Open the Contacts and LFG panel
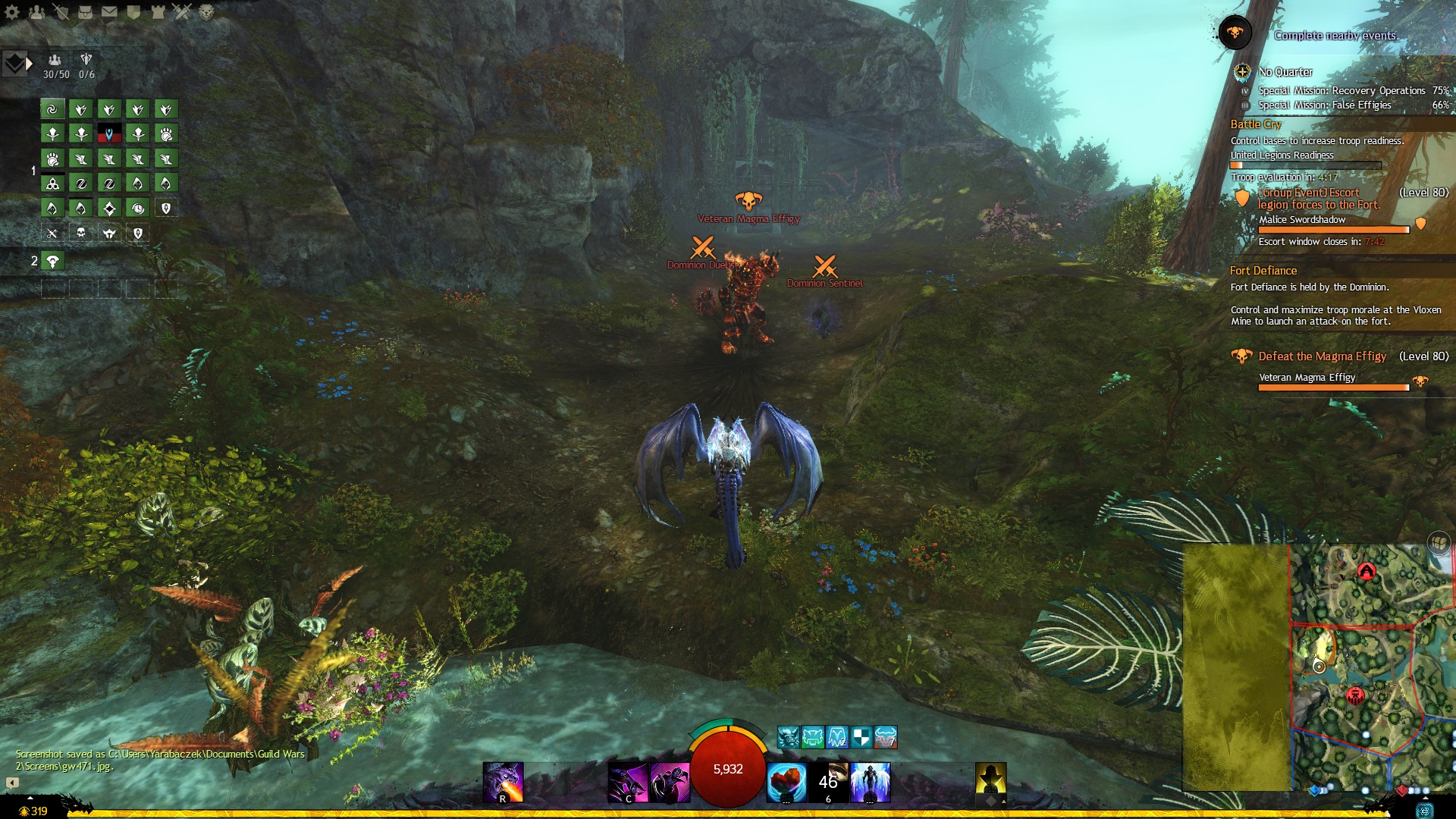The height and width of the screenshot is (819, 1456). [x=36, y=11]
